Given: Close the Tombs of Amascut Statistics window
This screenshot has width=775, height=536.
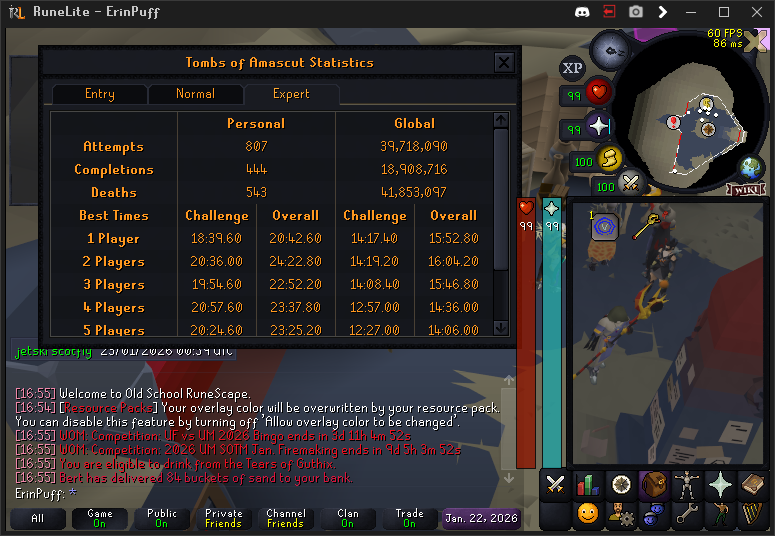Looking at the screenshot, I should [x=504, y=63].
